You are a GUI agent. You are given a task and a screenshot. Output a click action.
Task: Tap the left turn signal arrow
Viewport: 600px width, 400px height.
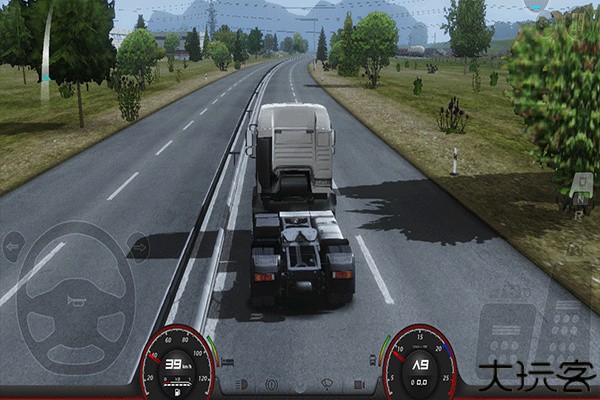tap(14, 246)
